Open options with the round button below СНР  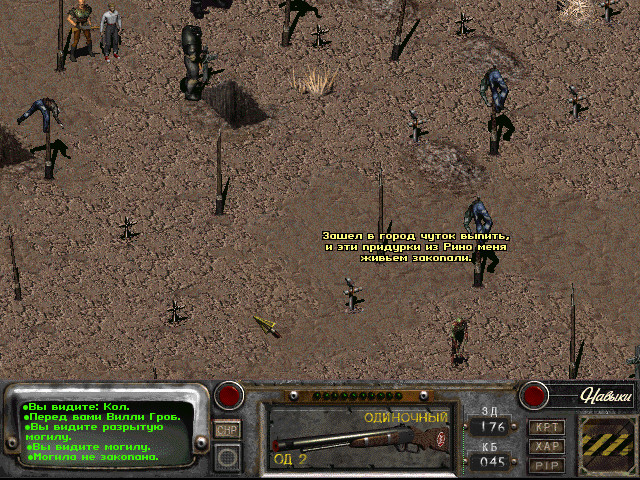click(x=227, y=457)
